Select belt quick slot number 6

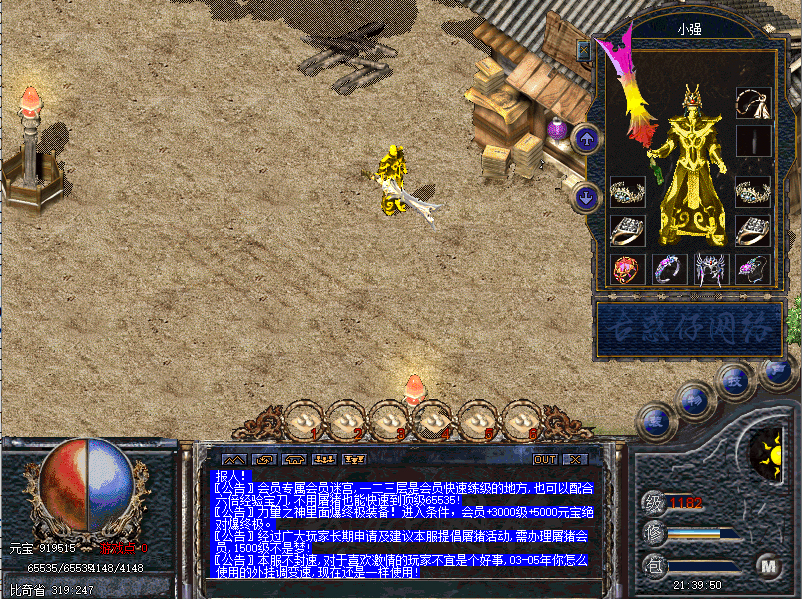(x=519, y=419)
